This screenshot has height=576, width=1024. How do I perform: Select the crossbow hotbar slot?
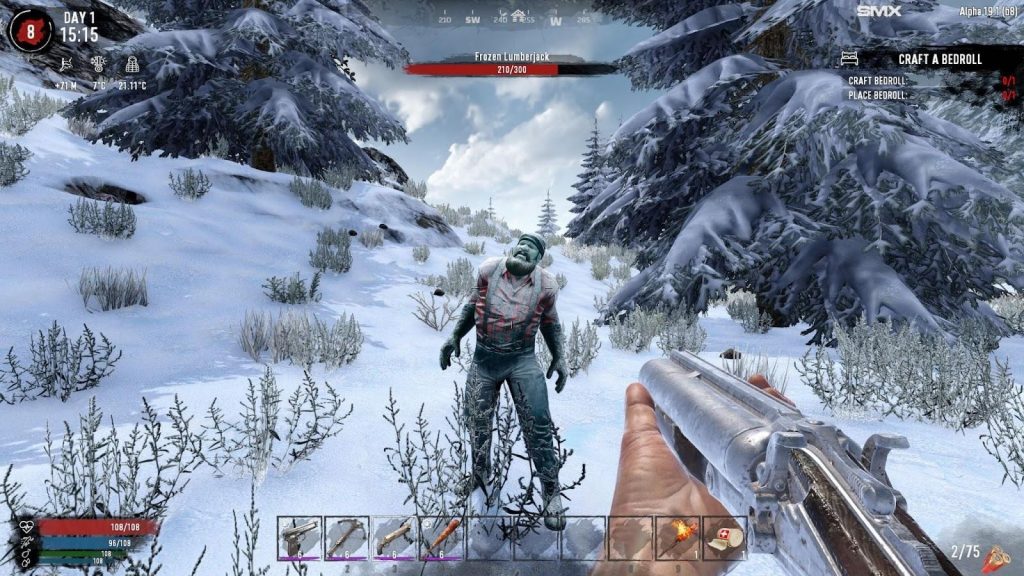coord(346,538)
